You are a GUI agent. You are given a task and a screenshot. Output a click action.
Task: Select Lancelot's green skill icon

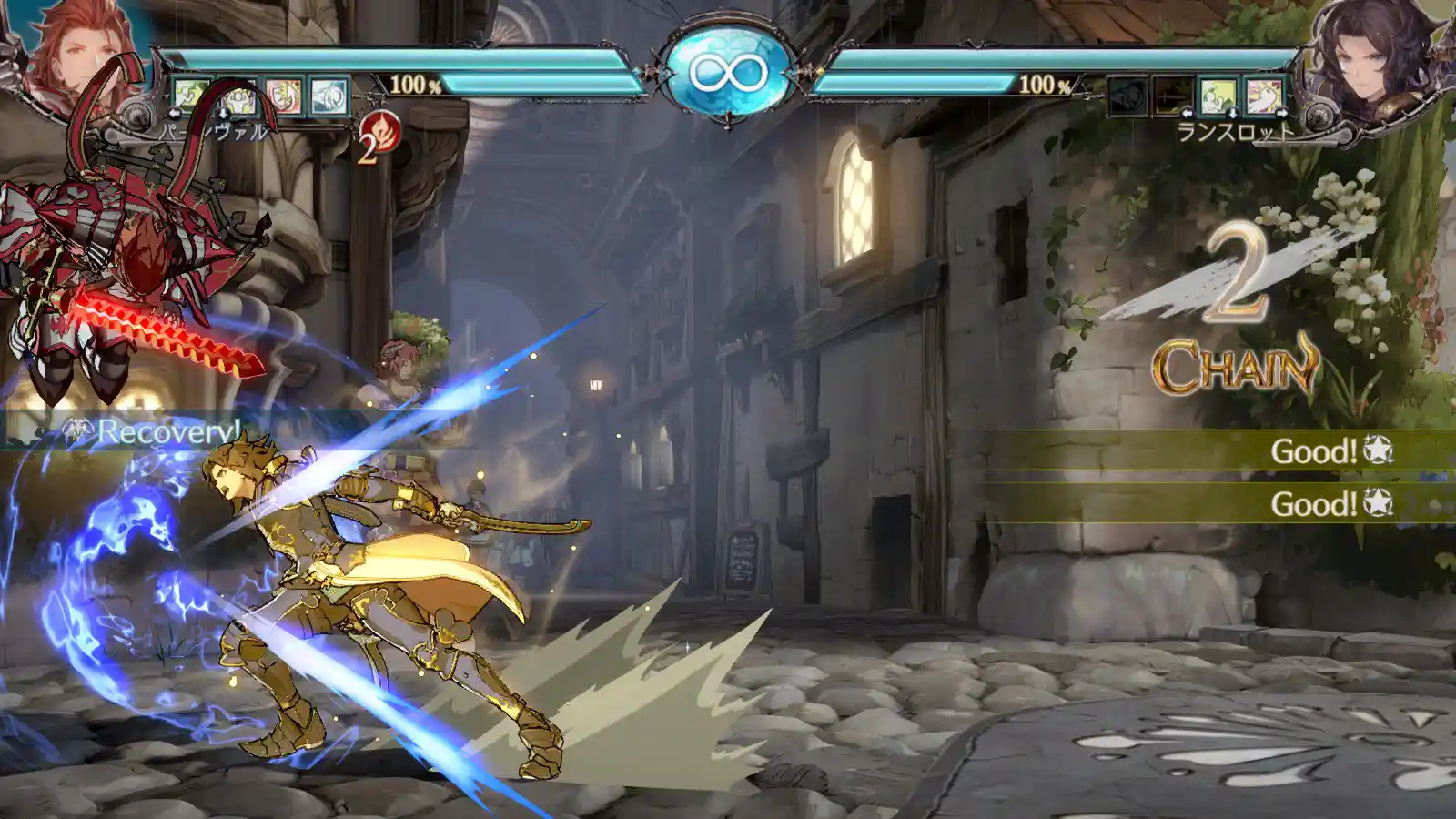point(1218,96)
